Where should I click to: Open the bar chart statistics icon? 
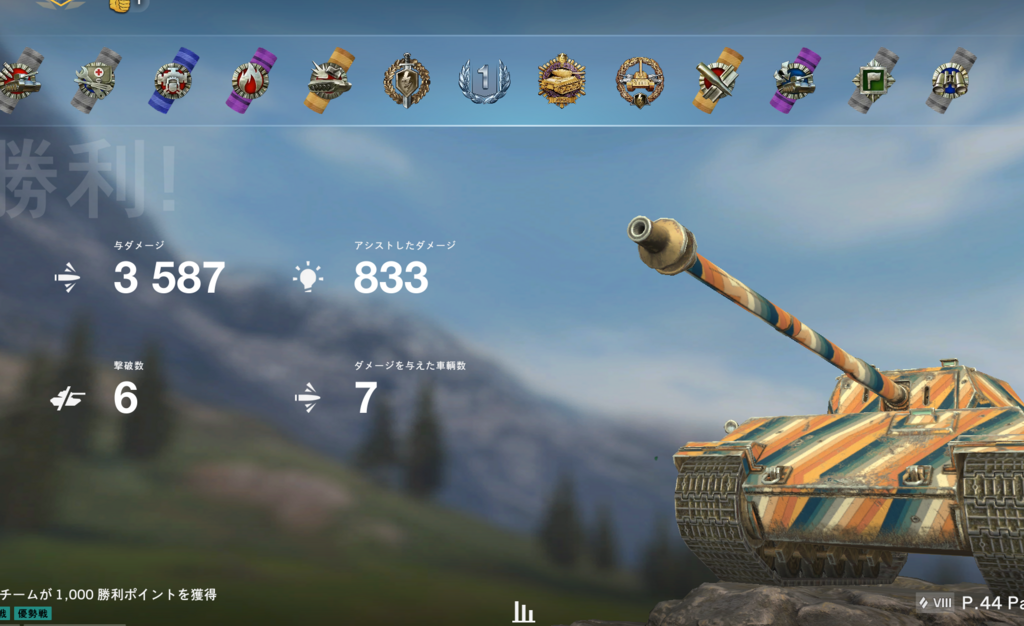click(x=523, y=612)
